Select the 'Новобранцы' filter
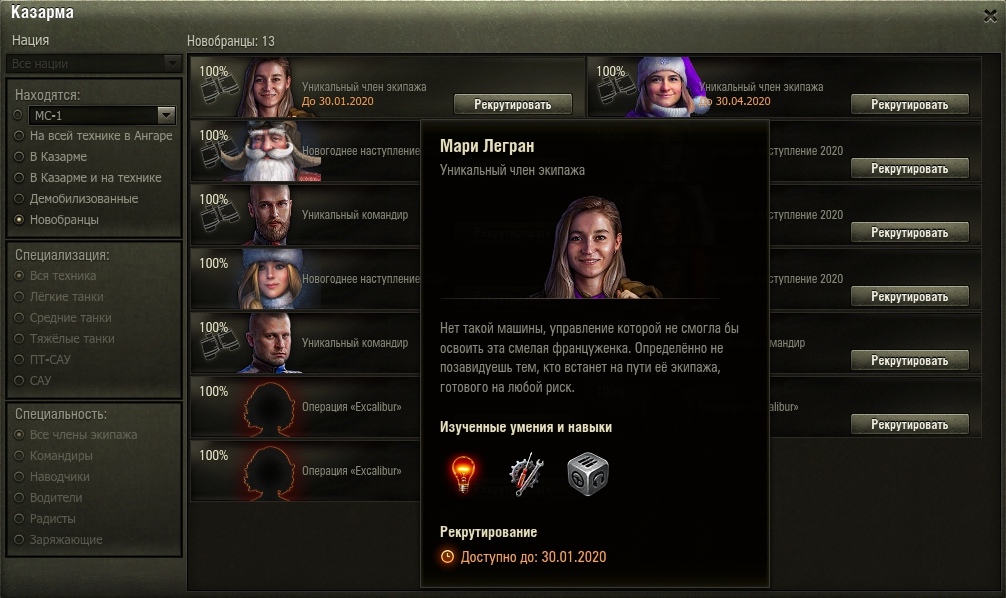The width and height of the screenshot is (1006, 598). point(18,220)
